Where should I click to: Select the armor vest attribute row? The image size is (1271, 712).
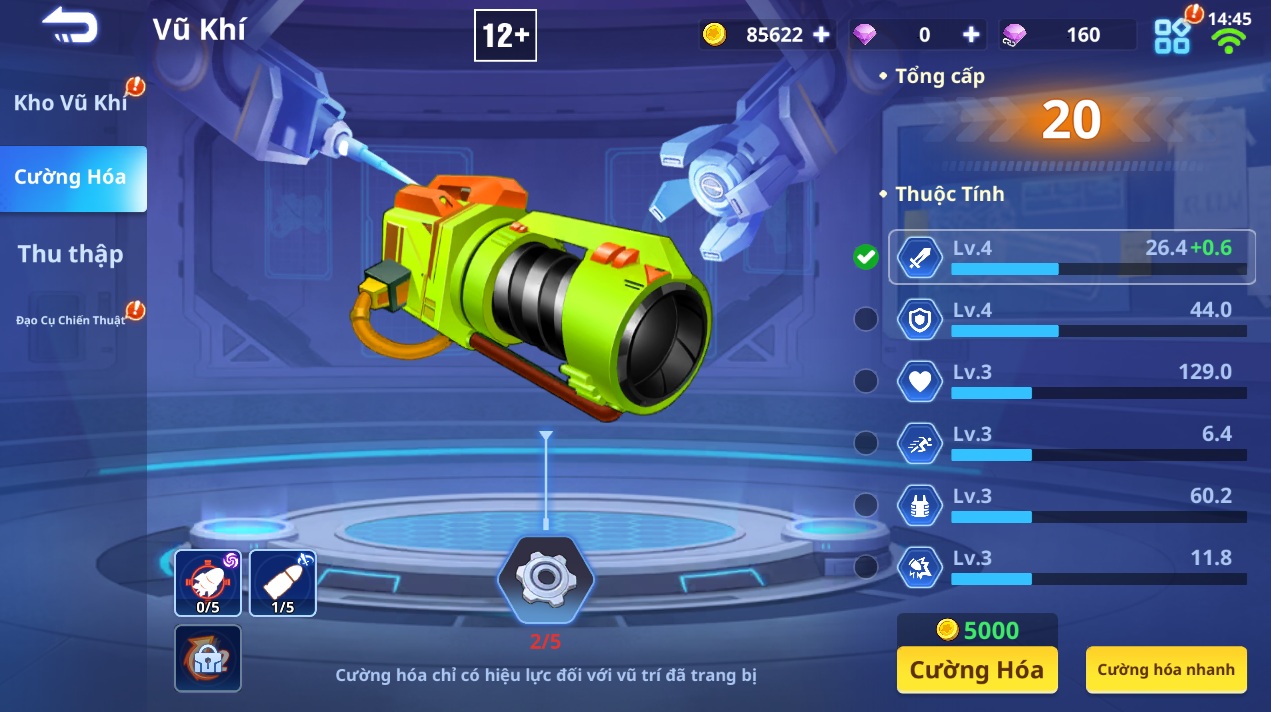[x=1070, y=505]
